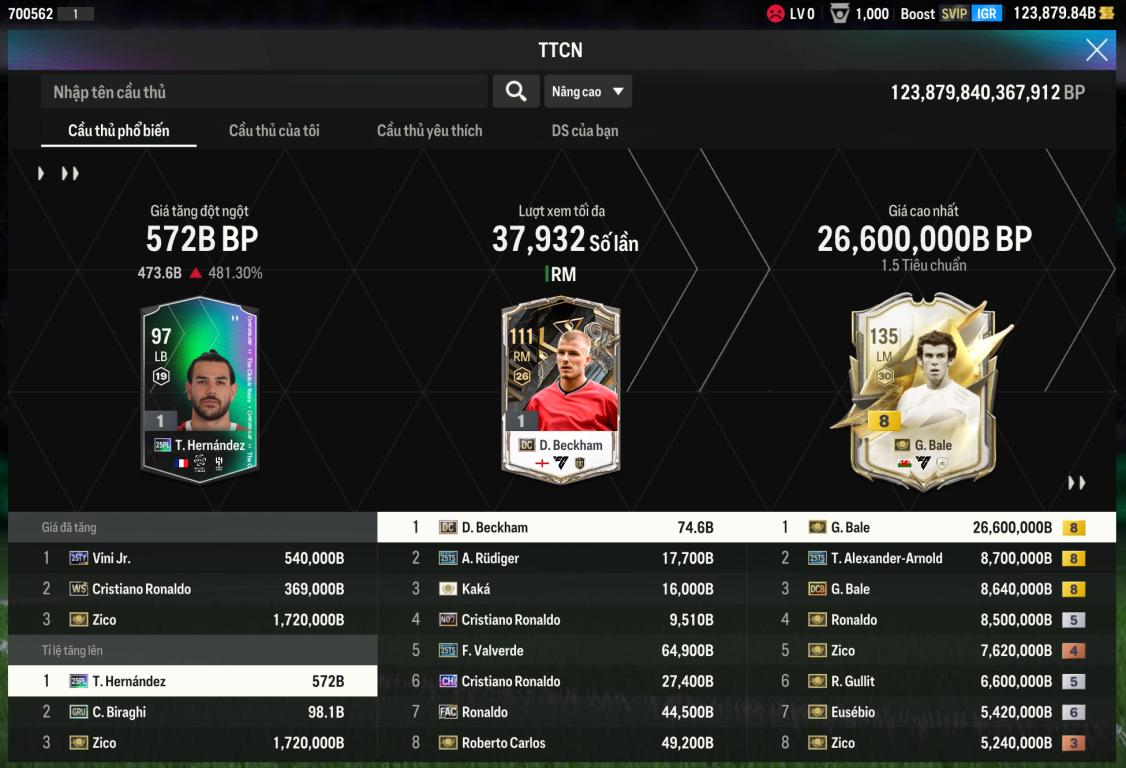Select the Kaká list entry
The width and height of the screenshot is (1126, 768).
coord(562,589)
